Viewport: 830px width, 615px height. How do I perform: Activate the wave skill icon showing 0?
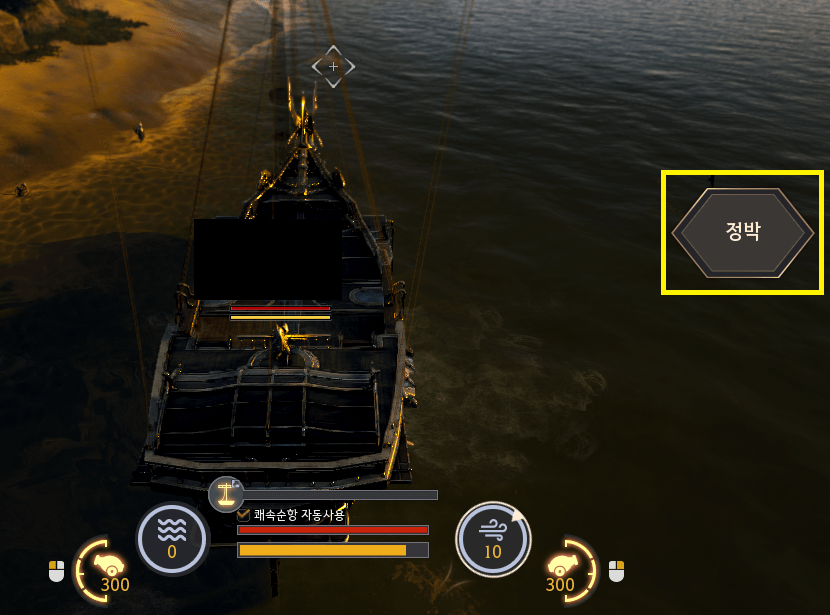tap(172, 539)
